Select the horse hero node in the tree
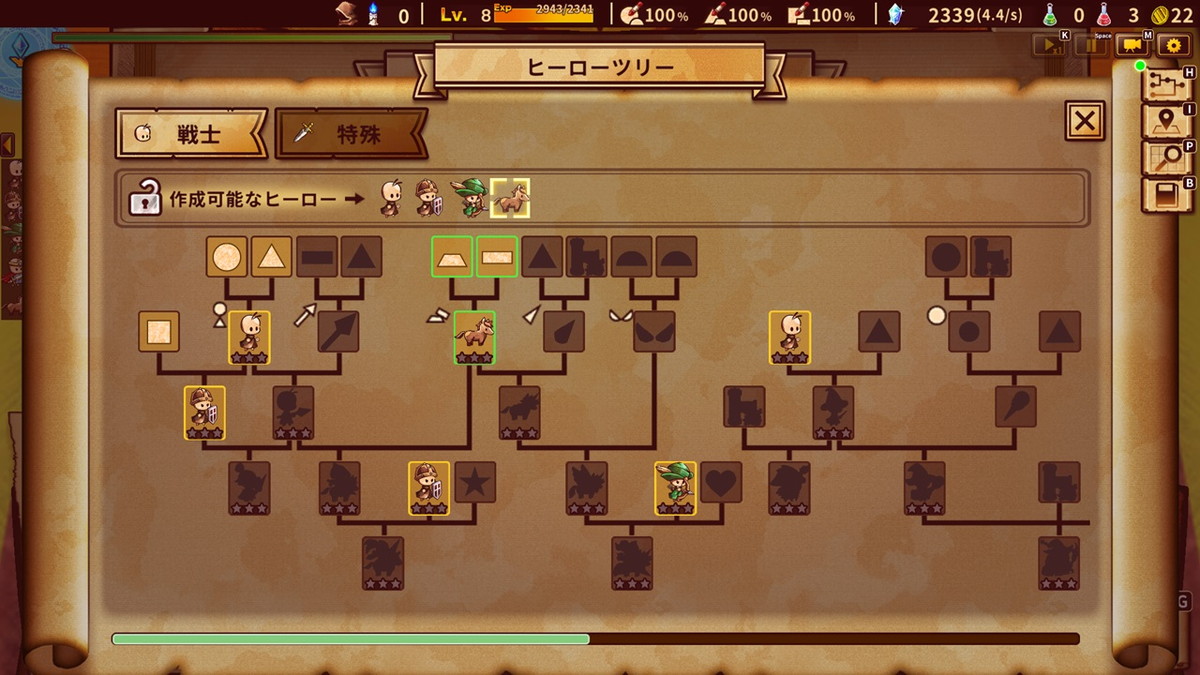This screenshot has height=675, width=1200. click(x=474, y=336)
